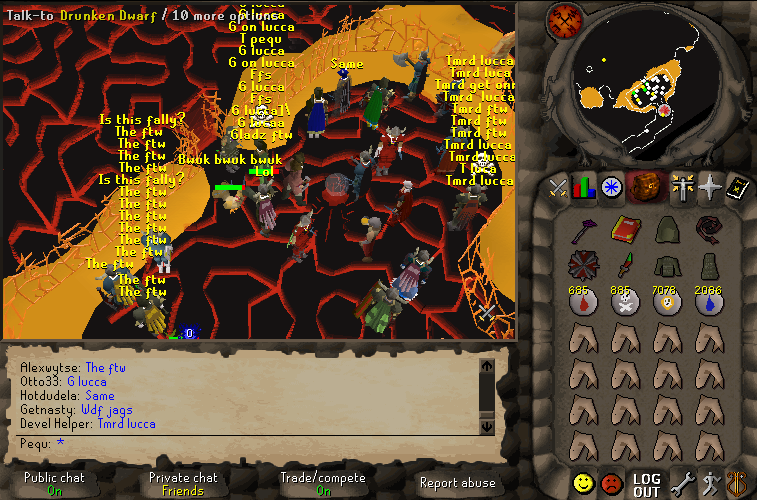This screenshot has height=500, width=757.
Task: Open the friends list (yellow smiley face)
Action: tap(583, 484)
